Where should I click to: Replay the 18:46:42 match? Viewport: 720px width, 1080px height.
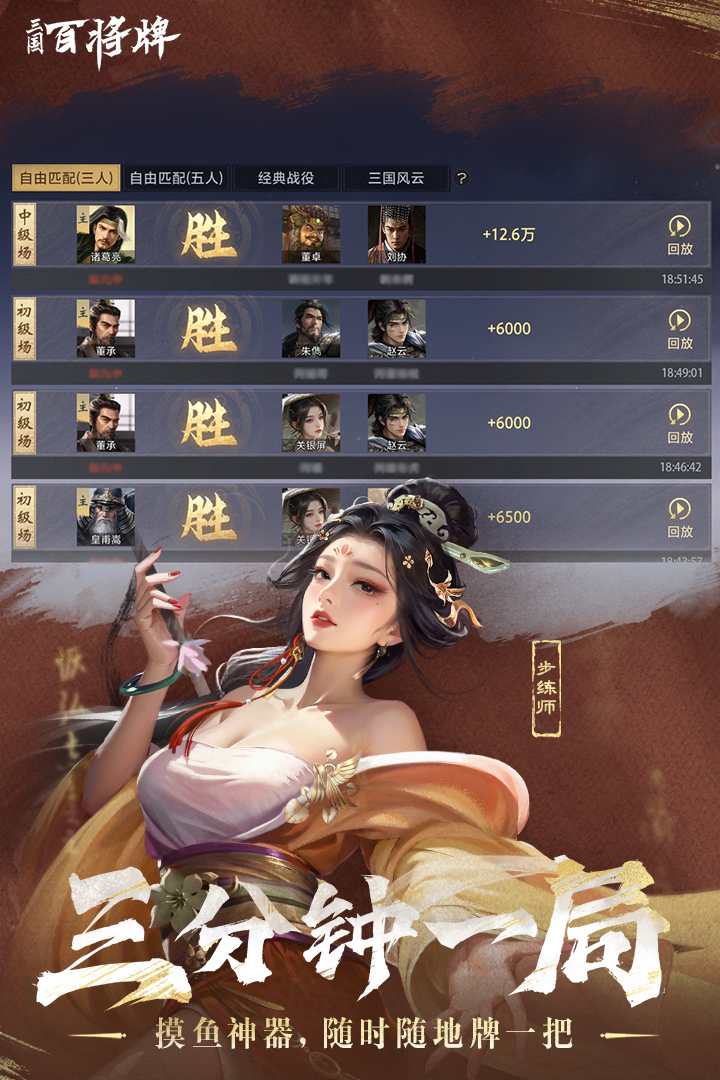[x=680, y=423]
